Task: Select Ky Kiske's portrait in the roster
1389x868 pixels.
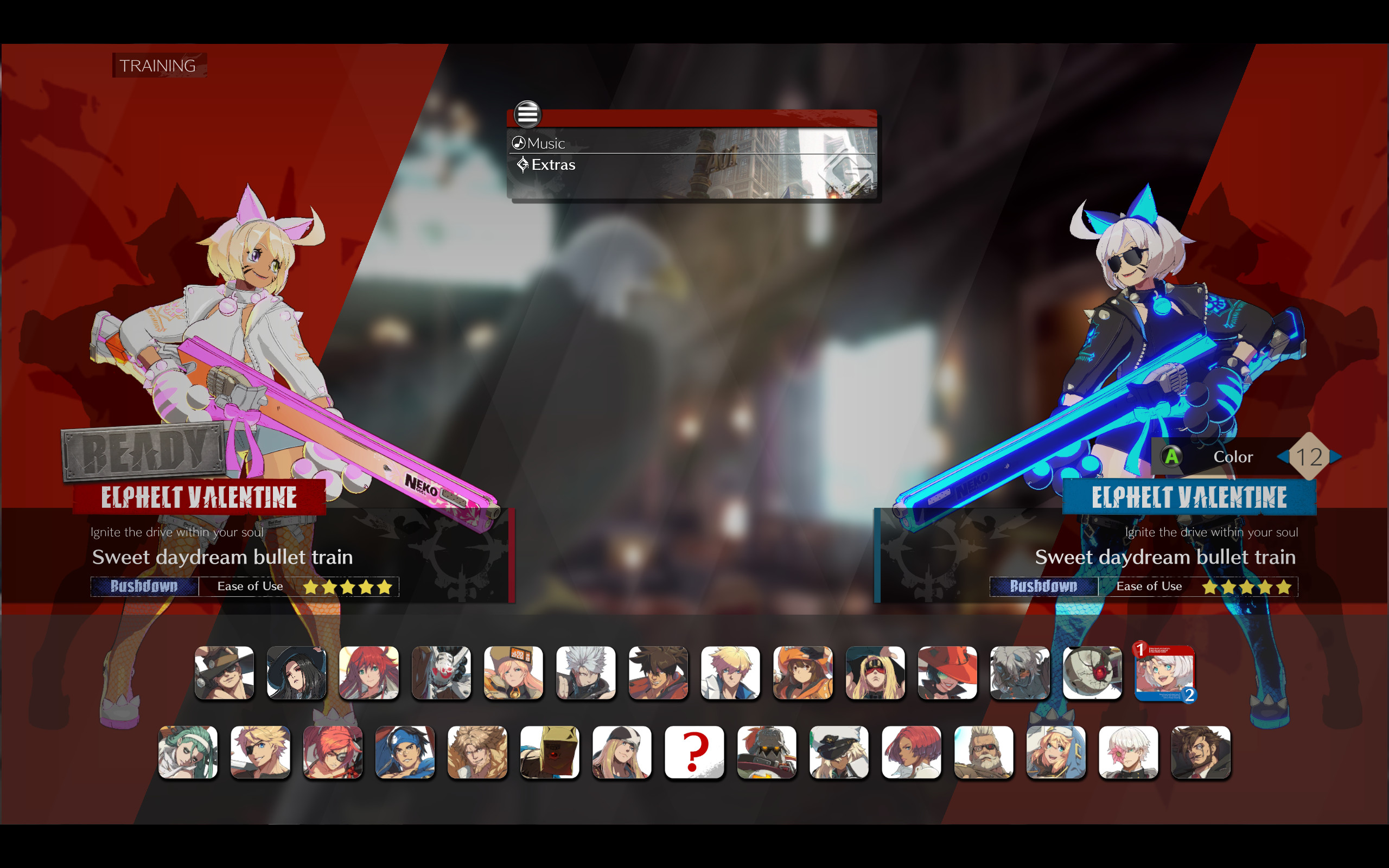Action: pos(730,673)
